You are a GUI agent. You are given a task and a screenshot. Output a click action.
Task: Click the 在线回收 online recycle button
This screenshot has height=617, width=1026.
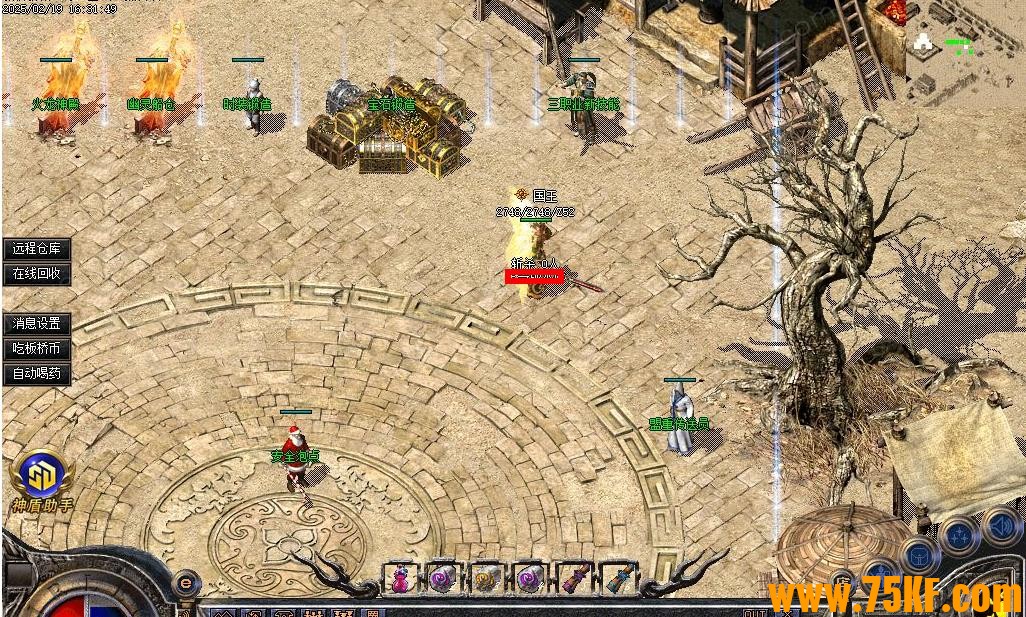point(37,273)
